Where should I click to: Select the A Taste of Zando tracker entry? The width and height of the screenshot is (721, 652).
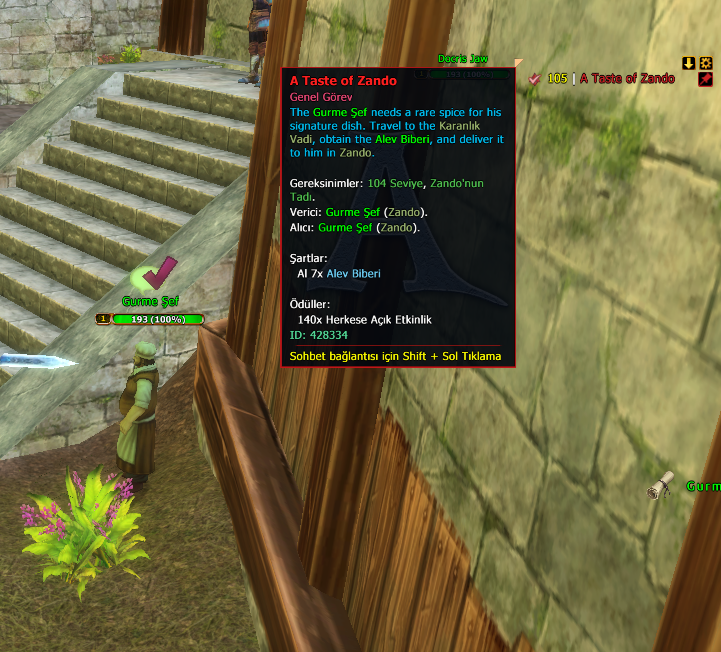[x=626, y=79]
